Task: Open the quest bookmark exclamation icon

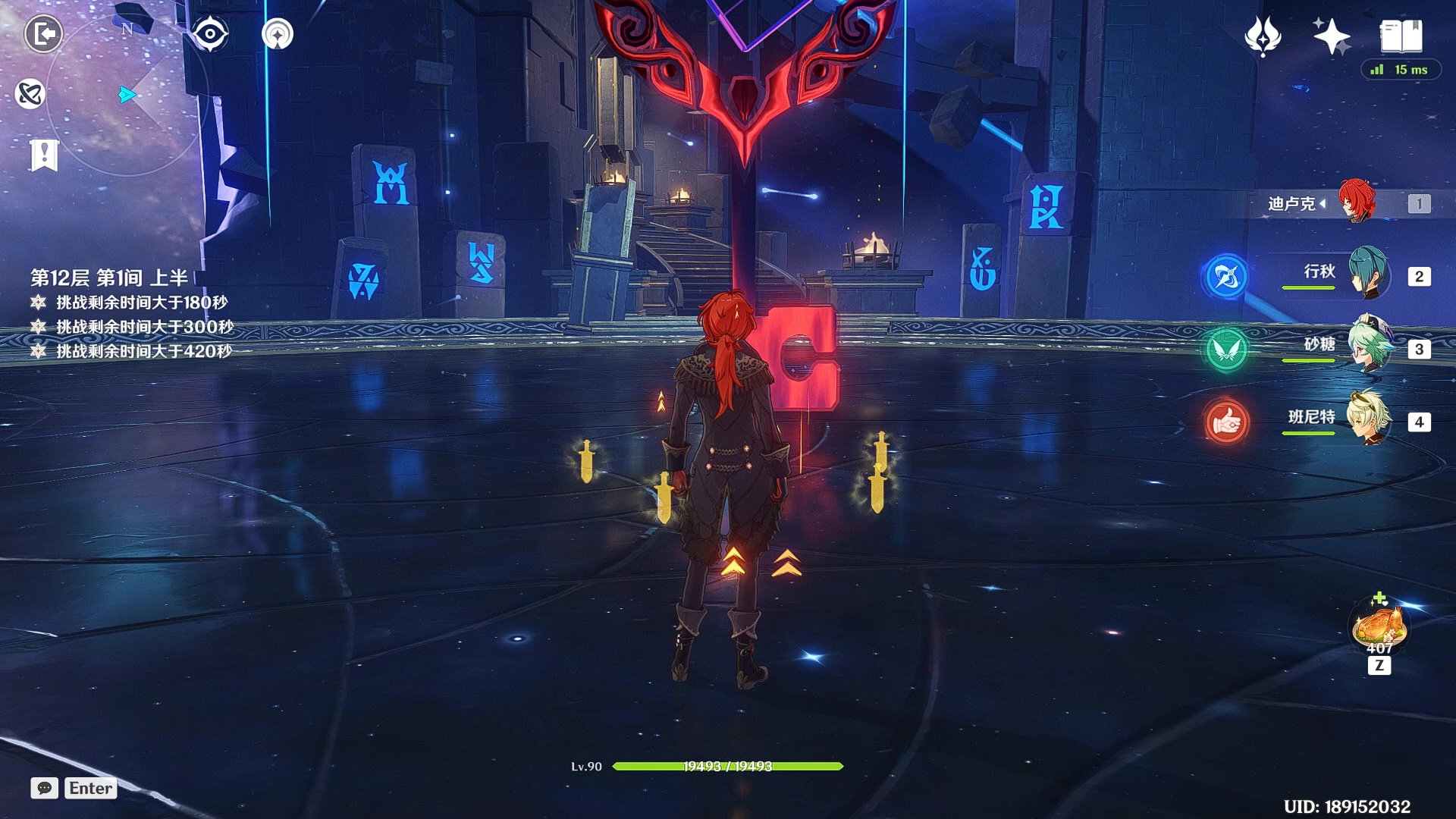Action: (x=44, y=155)
